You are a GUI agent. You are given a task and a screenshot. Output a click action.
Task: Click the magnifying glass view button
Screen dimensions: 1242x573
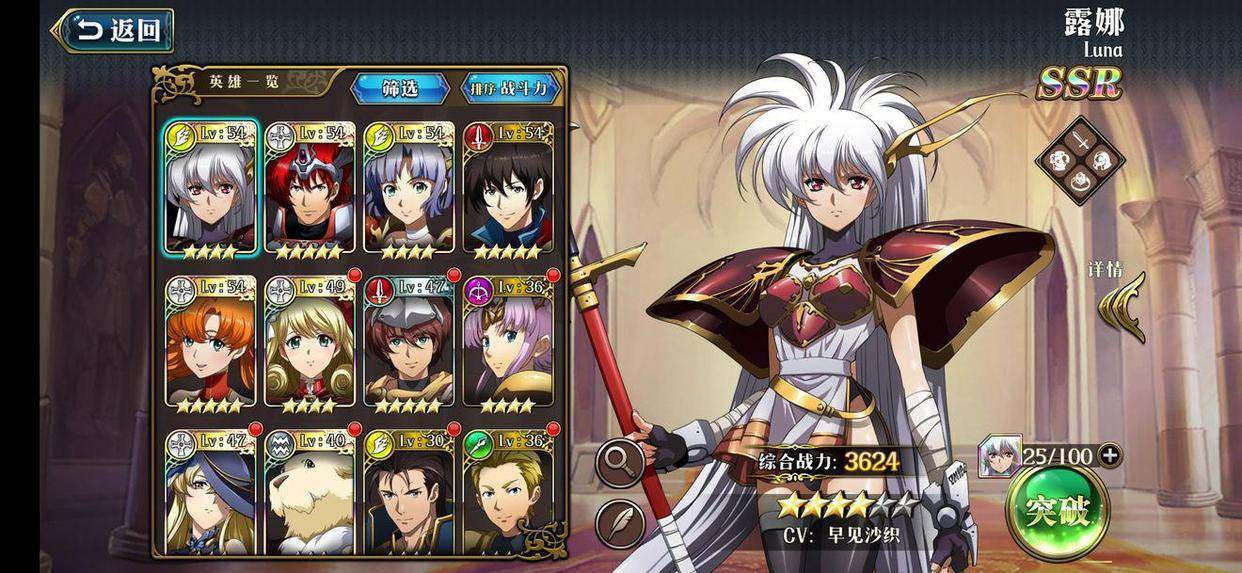point(620,462)
